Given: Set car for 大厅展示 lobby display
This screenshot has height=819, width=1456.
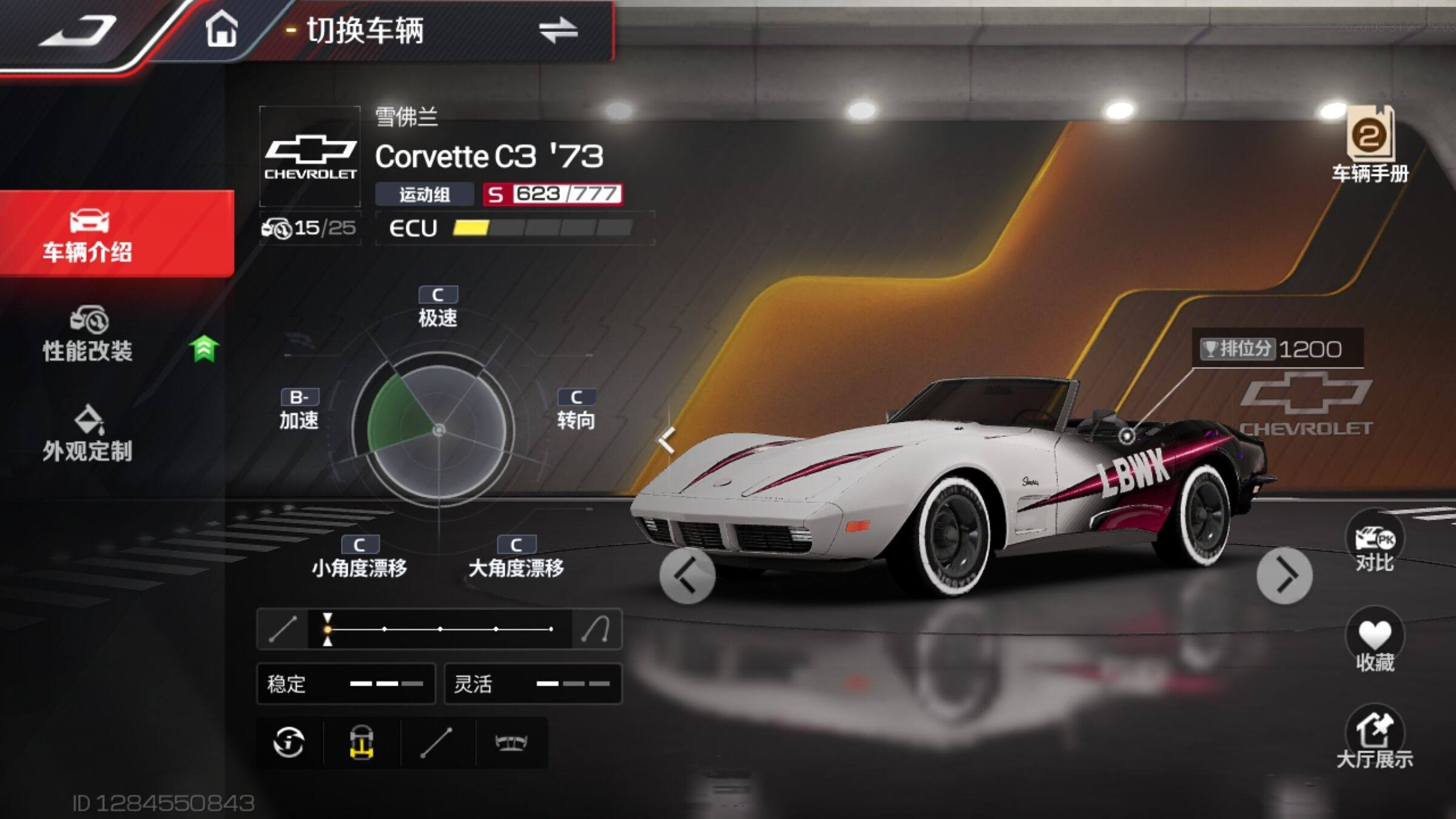Looking at the screenshot, I should [1374, 740].
